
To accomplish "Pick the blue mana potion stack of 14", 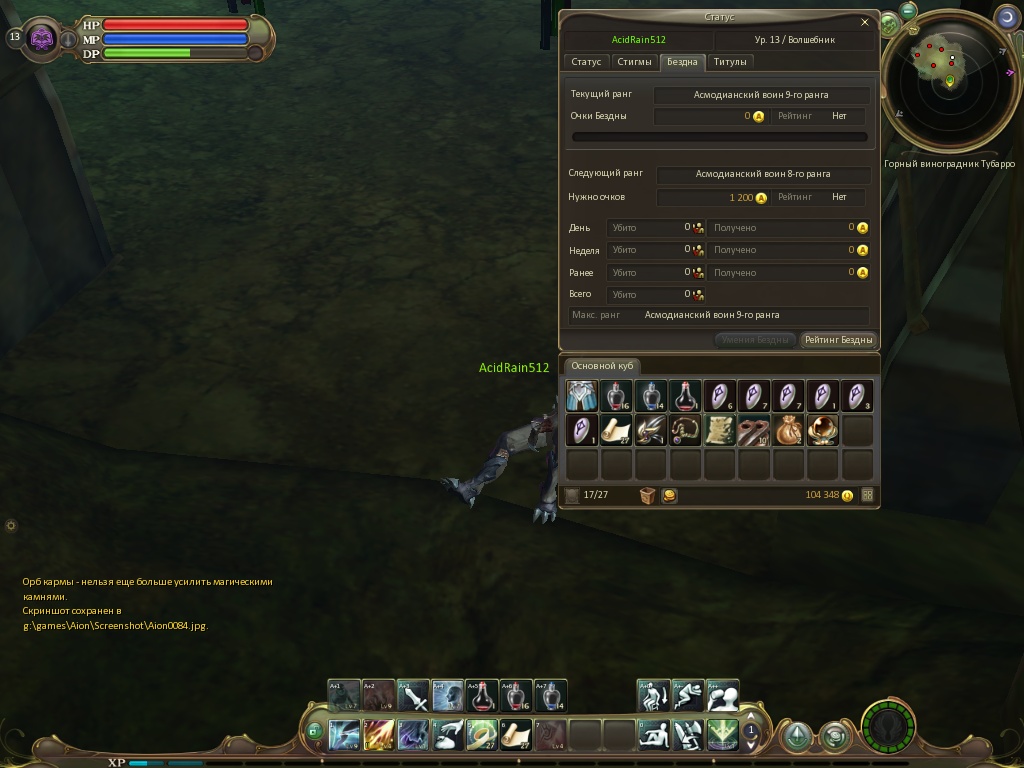I will coord(651,396).
